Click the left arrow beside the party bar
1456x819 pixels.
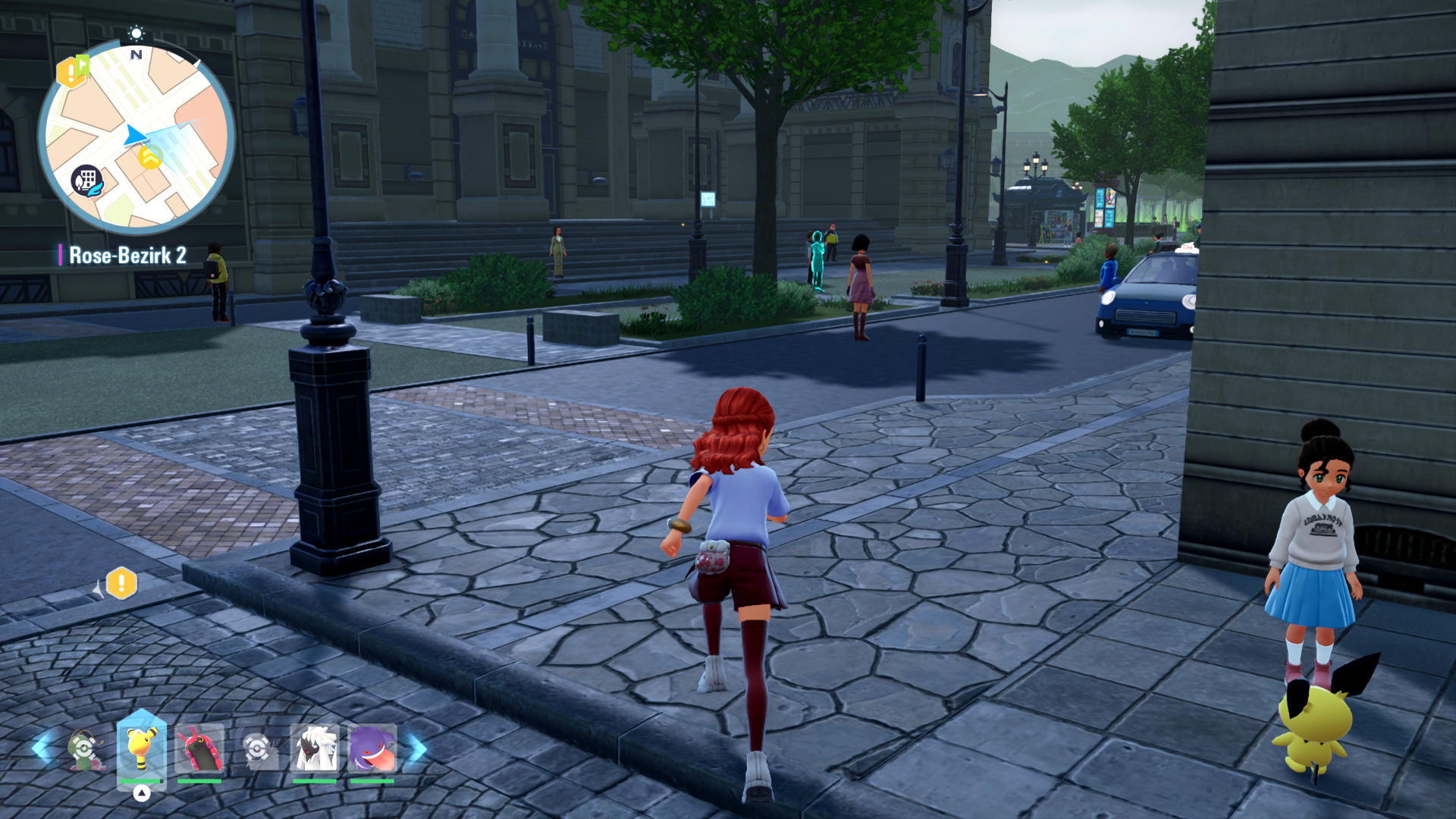(40, 748)
